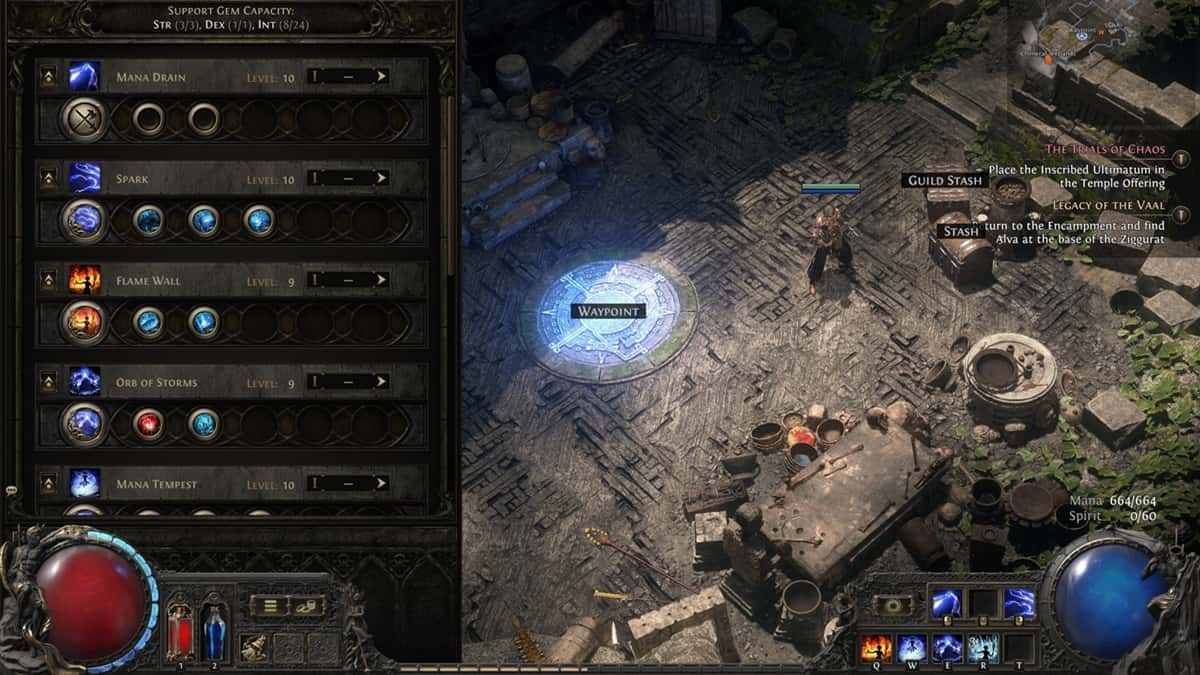Viewport: 1200px width, 675px height.
Task: Open the Spark weapon-set dropdown
Action: click(347, 179)
